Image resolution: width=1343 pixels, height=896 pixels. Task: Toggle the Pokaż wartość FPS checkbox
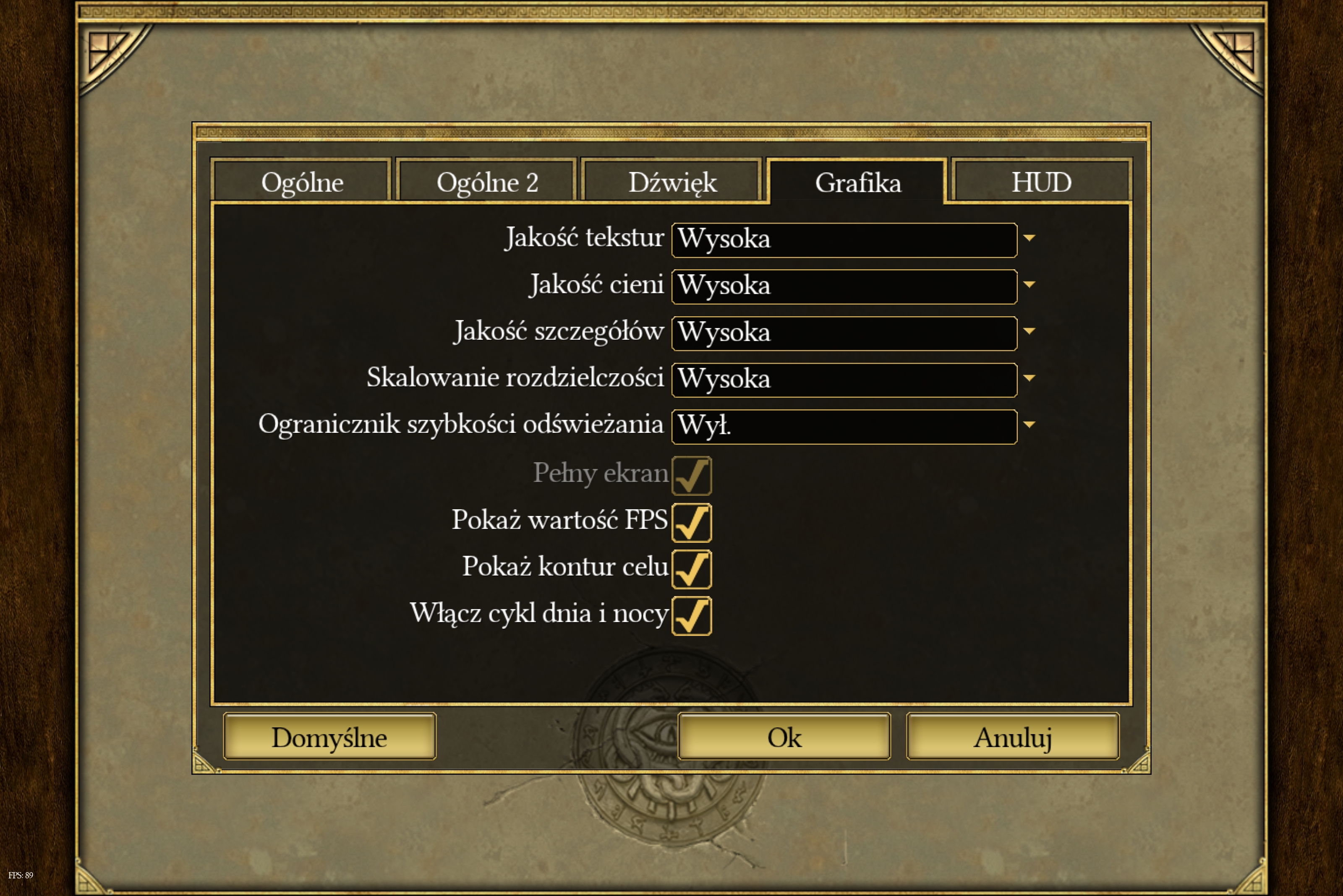click(x=692, y=522)
